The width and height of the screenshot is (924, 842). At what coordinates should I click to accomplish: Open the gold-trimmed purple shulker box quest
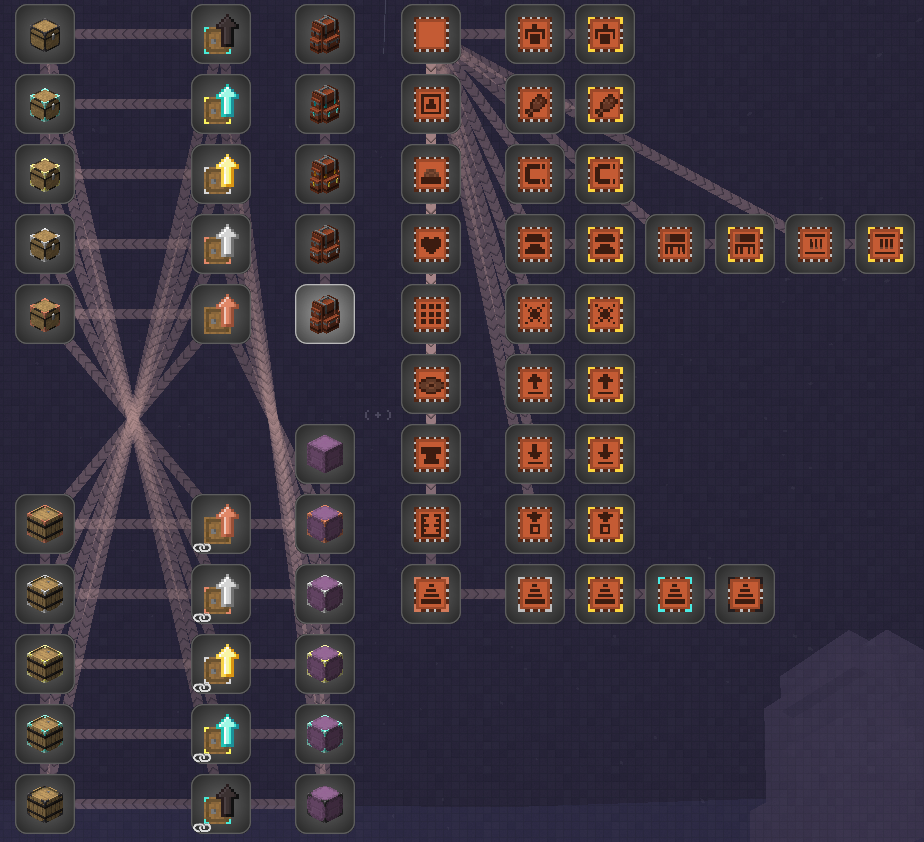coord(325,664)
